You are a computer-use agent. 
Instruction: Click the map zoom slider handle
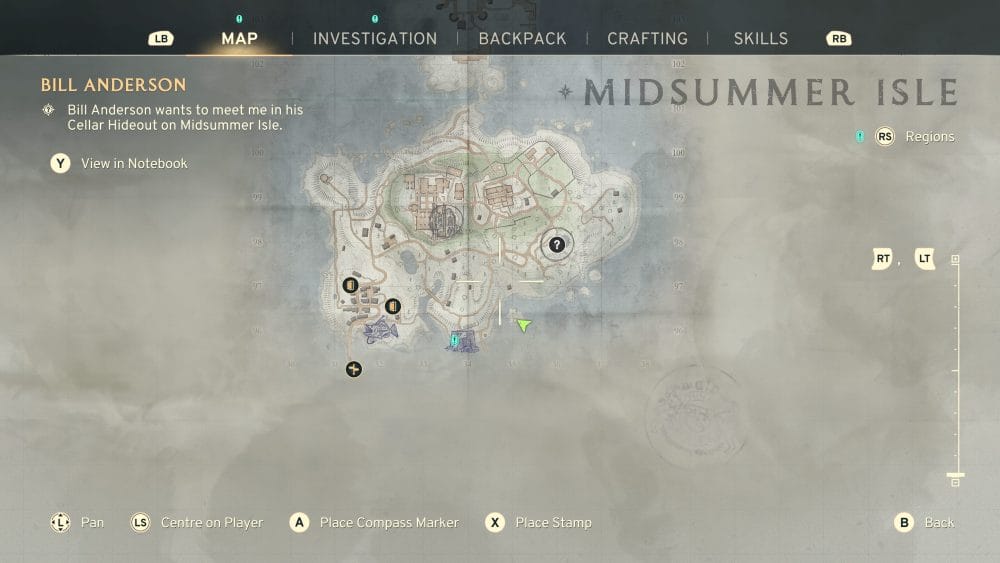955,476
